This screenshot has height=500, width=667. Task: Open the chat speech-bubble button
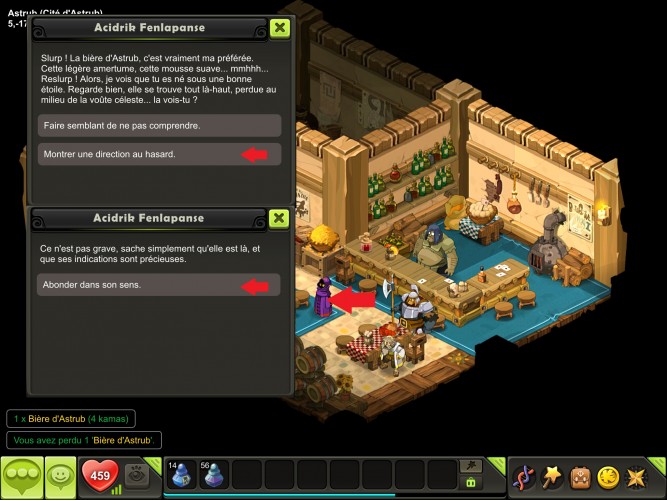[21, 476]
